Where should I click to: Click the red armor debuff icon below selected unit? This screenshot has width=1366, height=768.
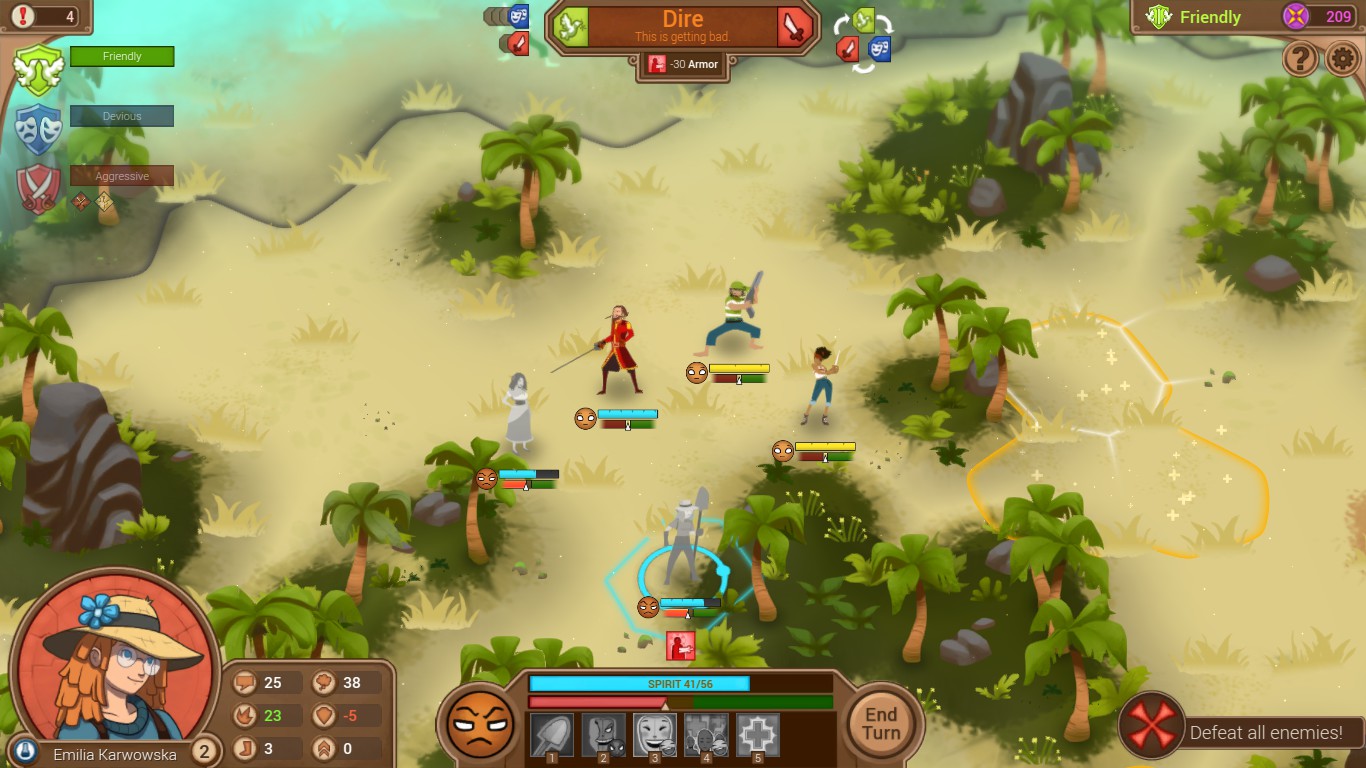pyautogui.click(x=681, y=646)
